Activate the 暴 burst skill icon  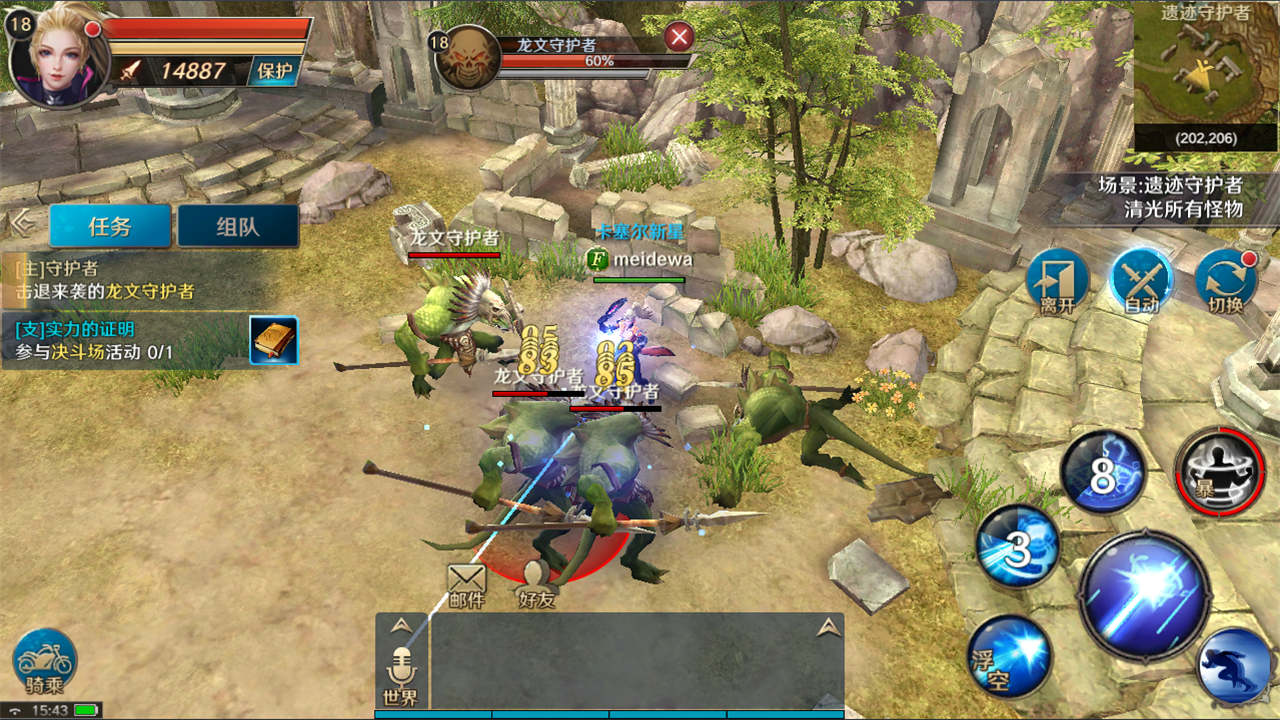point(1220,472)
